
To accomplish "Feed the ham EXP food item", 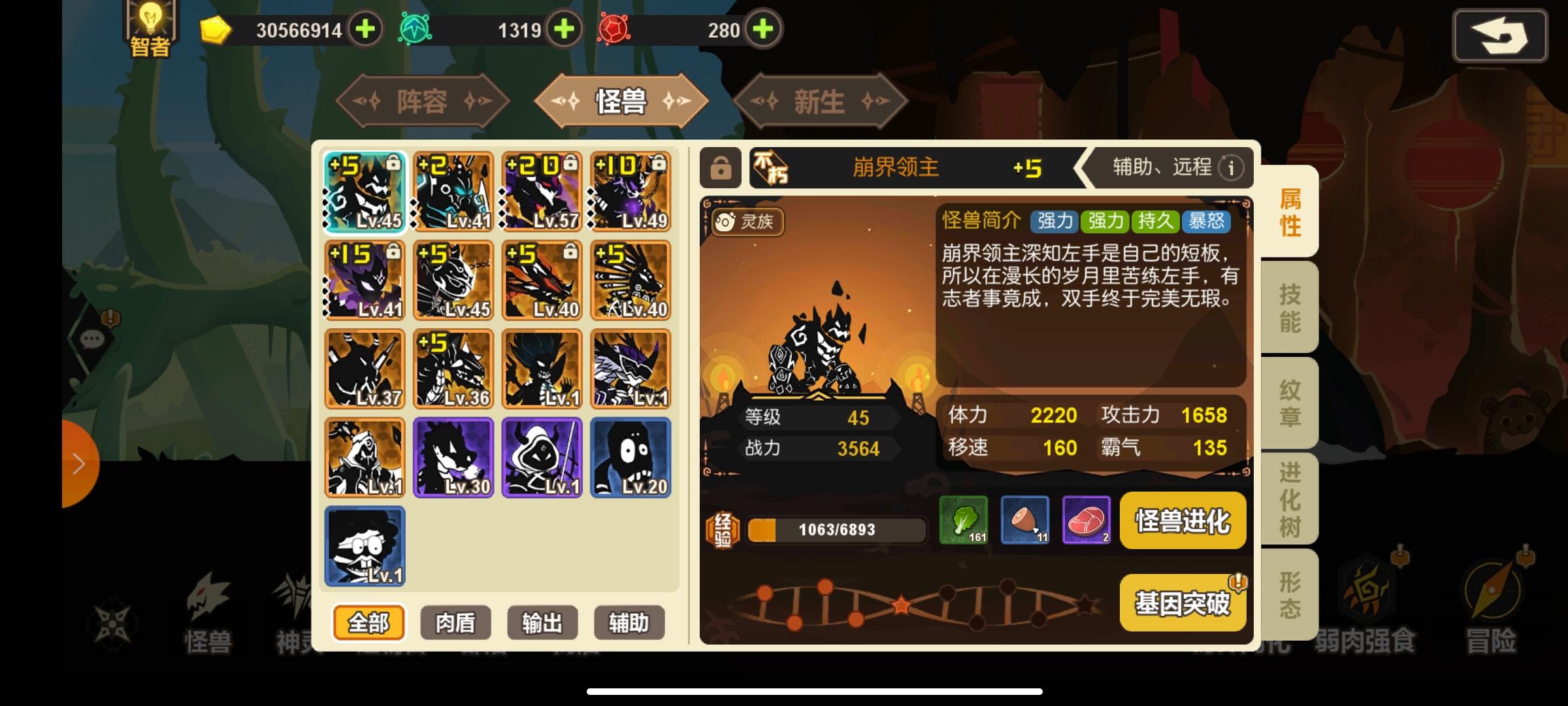I will click(1025, 520).
